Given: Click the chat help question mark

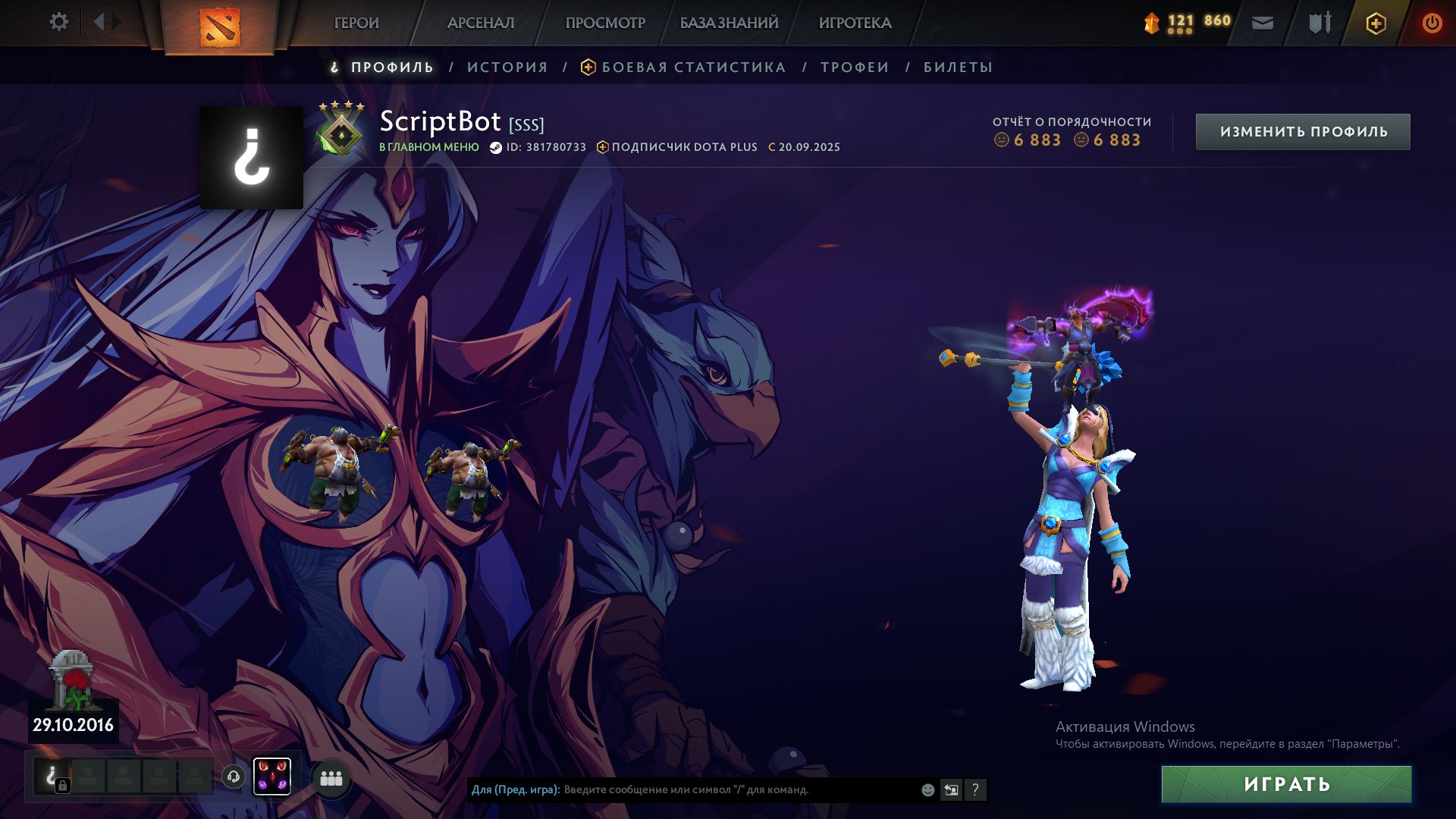Looking at the screenshot, I should [x=975, y=790].
